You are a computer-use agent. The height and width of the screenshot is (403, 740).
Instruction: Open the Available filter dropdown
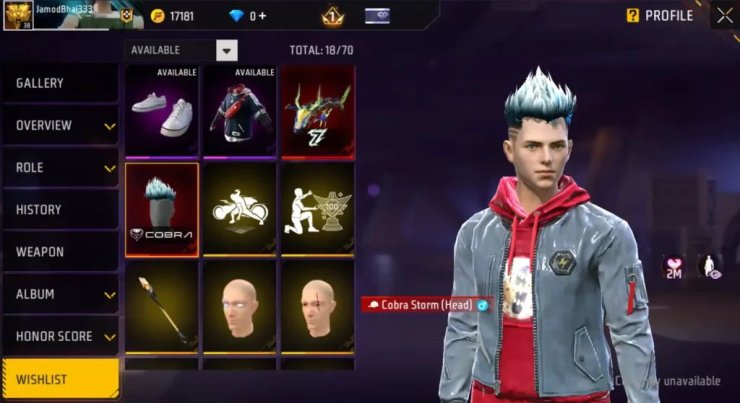click(x=227, y=50)
